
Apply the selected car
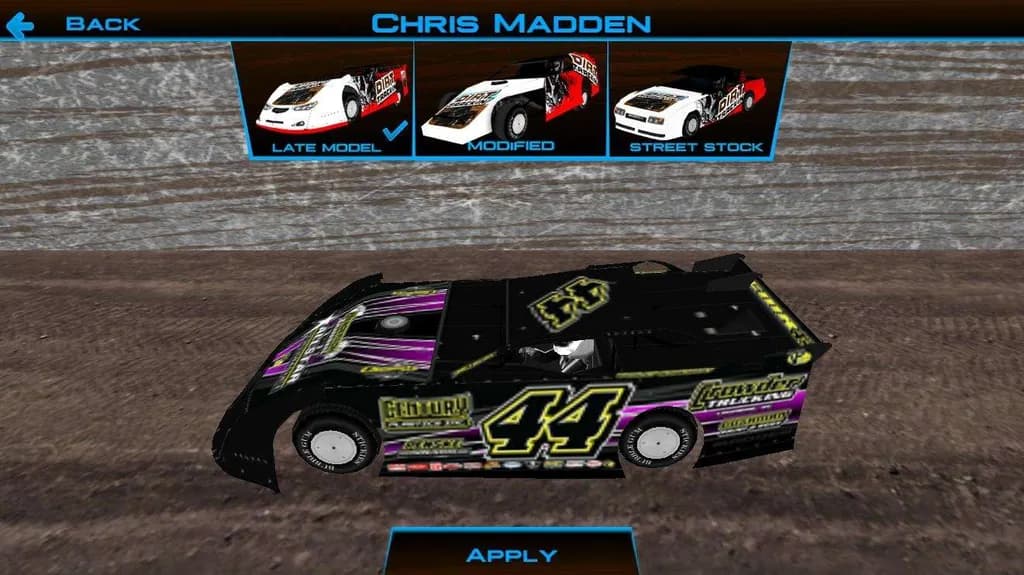pyautogui.click(x=511, y=554)
